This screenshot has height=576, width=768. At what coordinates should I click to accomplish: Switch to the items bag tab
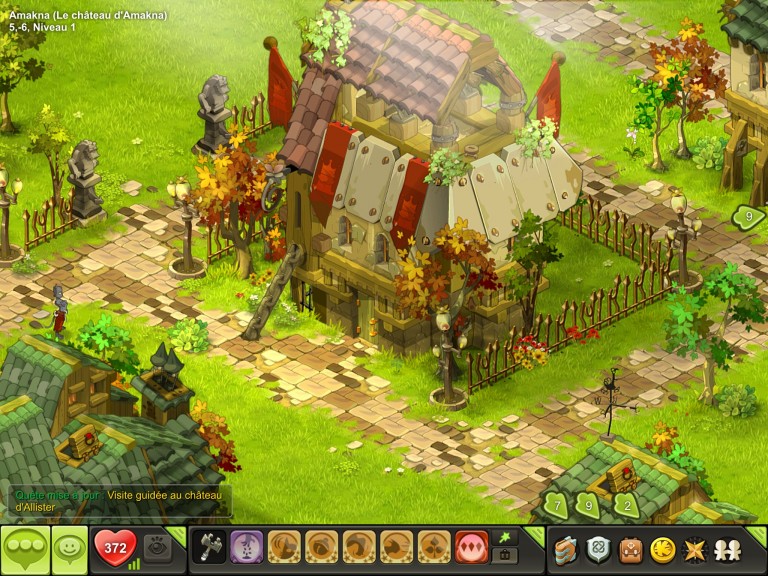pos(505,556)
